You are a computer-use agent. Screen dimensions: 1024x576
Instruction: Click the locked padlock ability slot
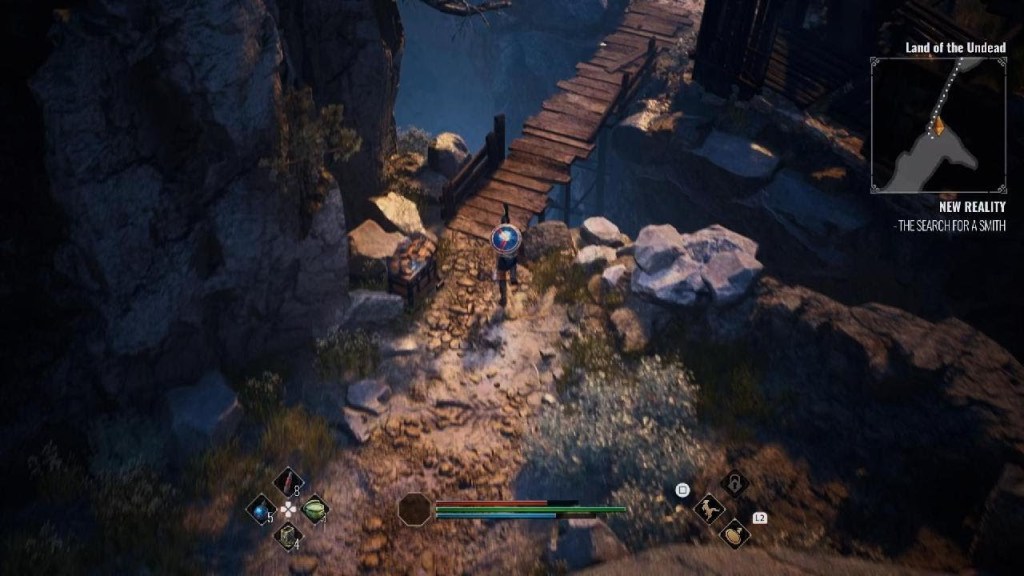pos(735,483)
